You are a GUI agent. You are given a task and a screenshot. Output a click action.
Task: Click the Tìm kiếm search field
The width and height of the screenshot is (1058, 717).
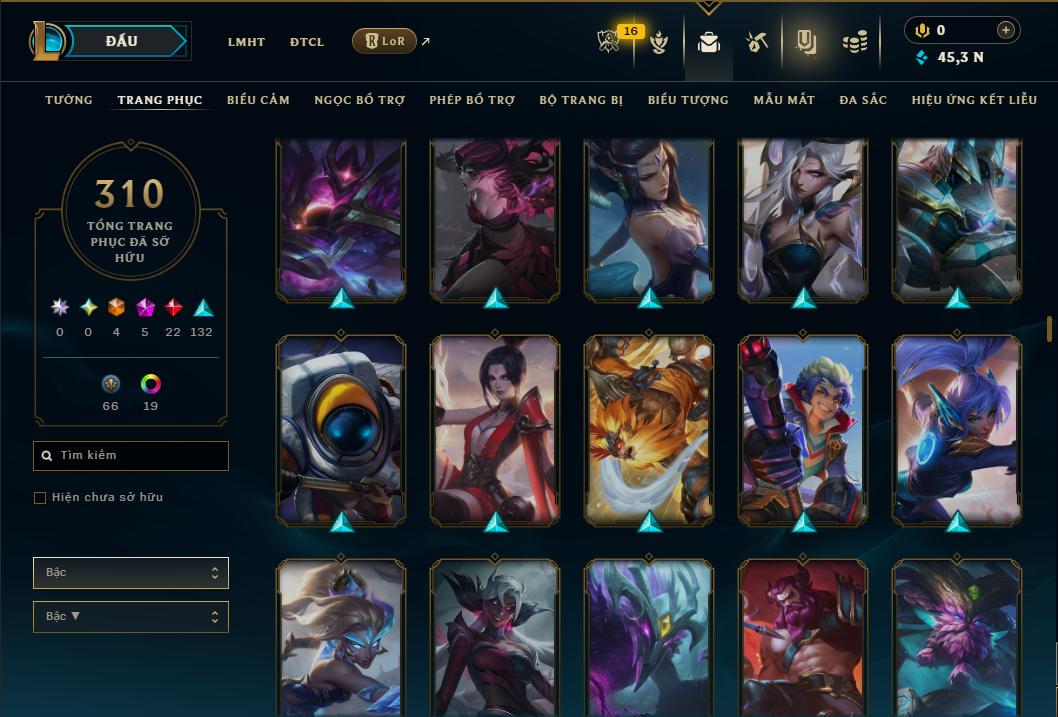coord(131,456)
